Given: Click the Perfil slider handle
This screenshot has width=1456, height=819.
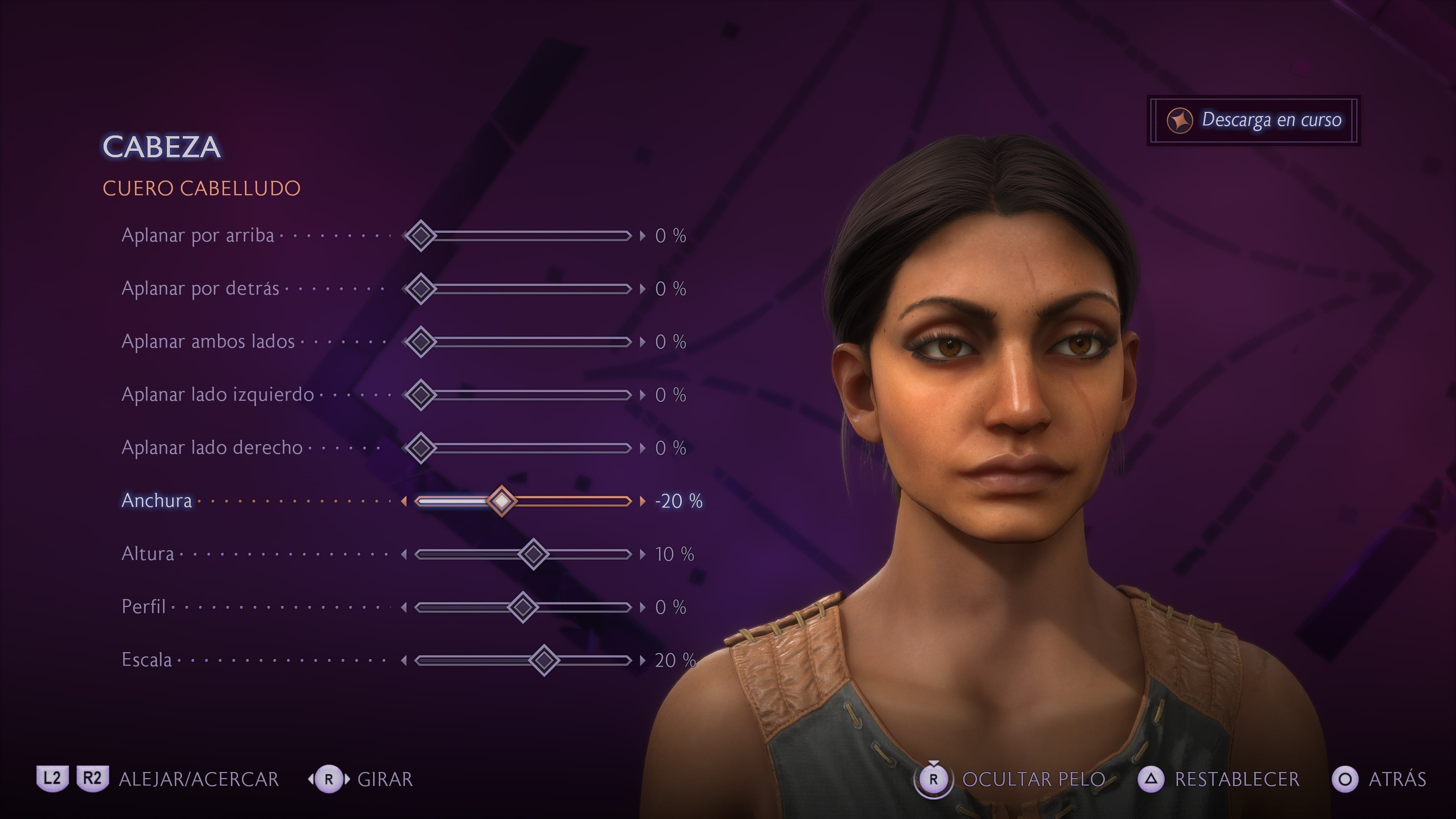Looking at the screenshot, I should pos(523,607).
